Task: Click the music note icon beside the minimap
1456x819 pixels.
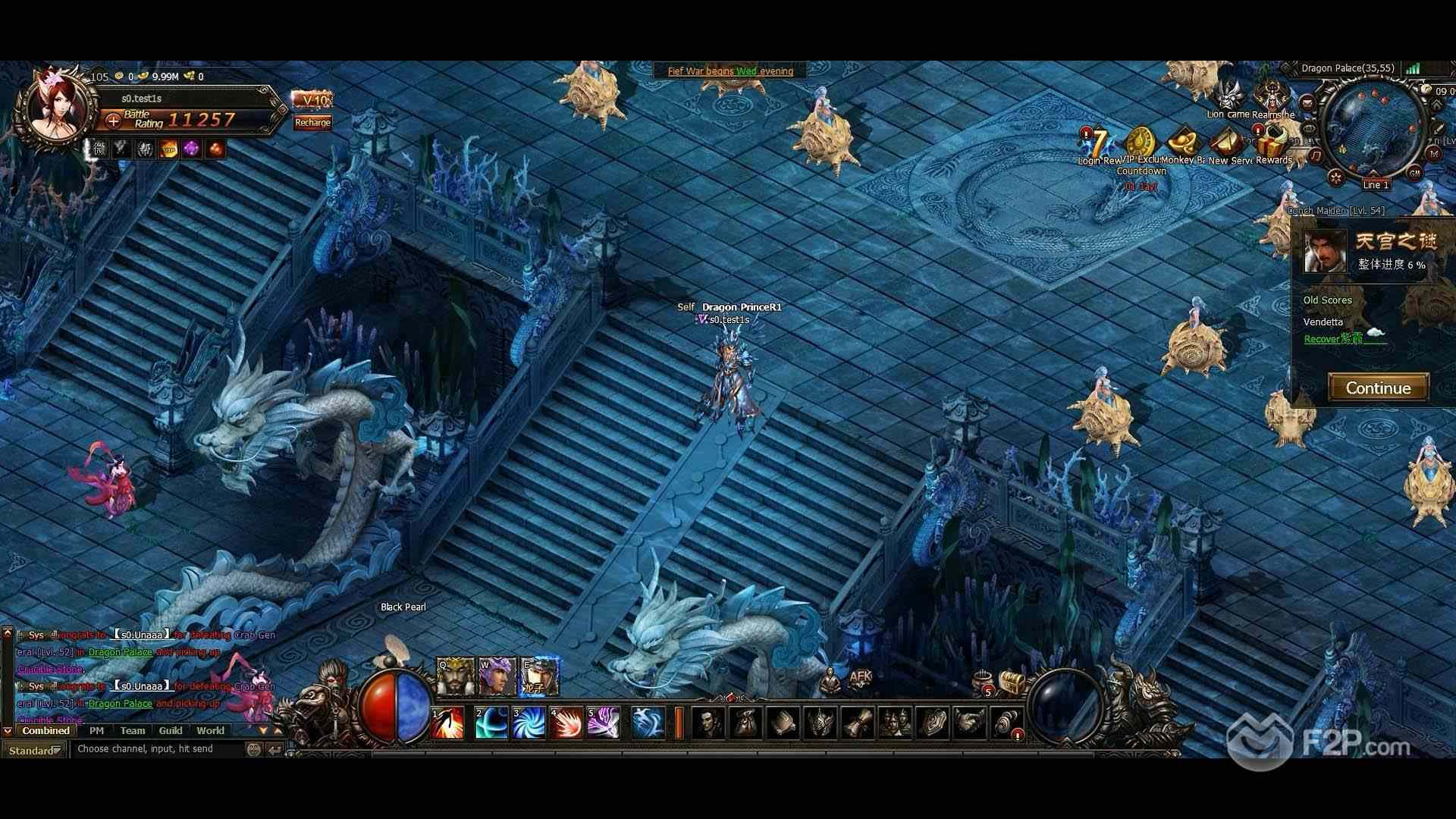Action: tap(1316, 154)
